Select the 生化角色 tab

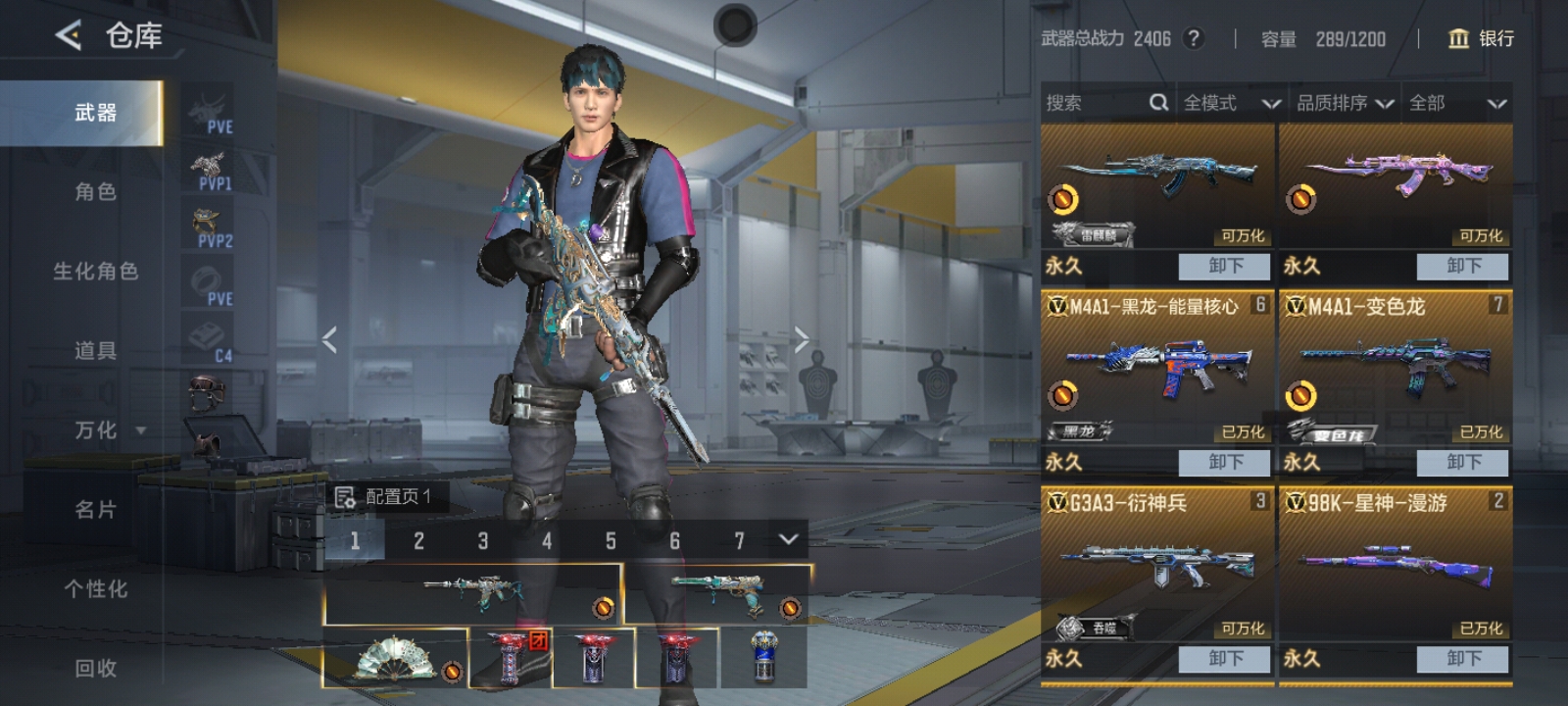click(95, 272)
